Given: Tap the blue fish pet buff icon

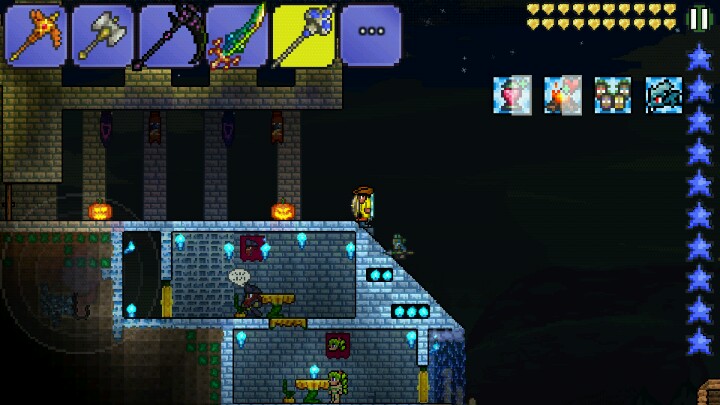Looking at the screenshot, I should pyautogui.click(x=663, y=95).
